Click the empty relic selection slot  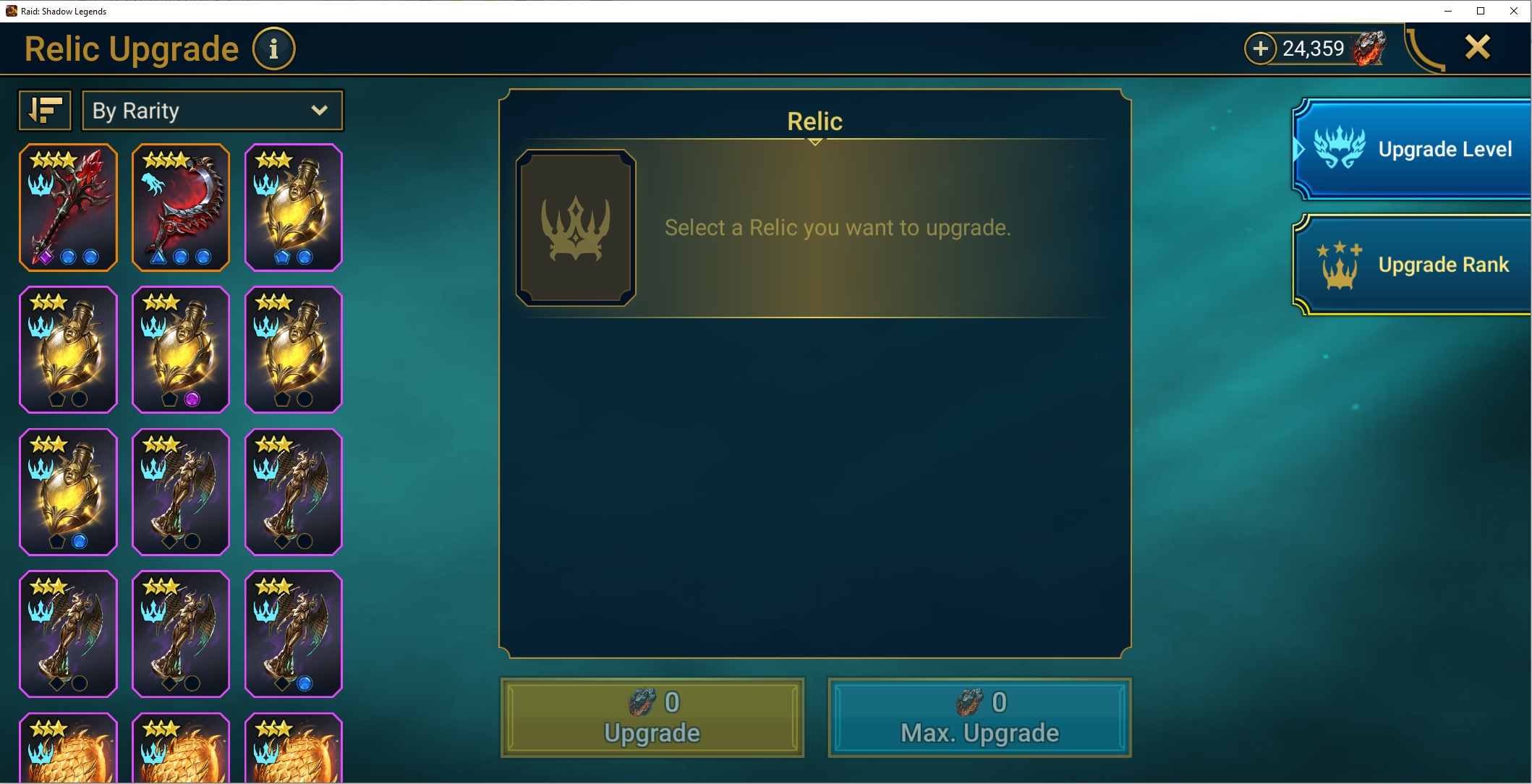(x=576, y=228)
